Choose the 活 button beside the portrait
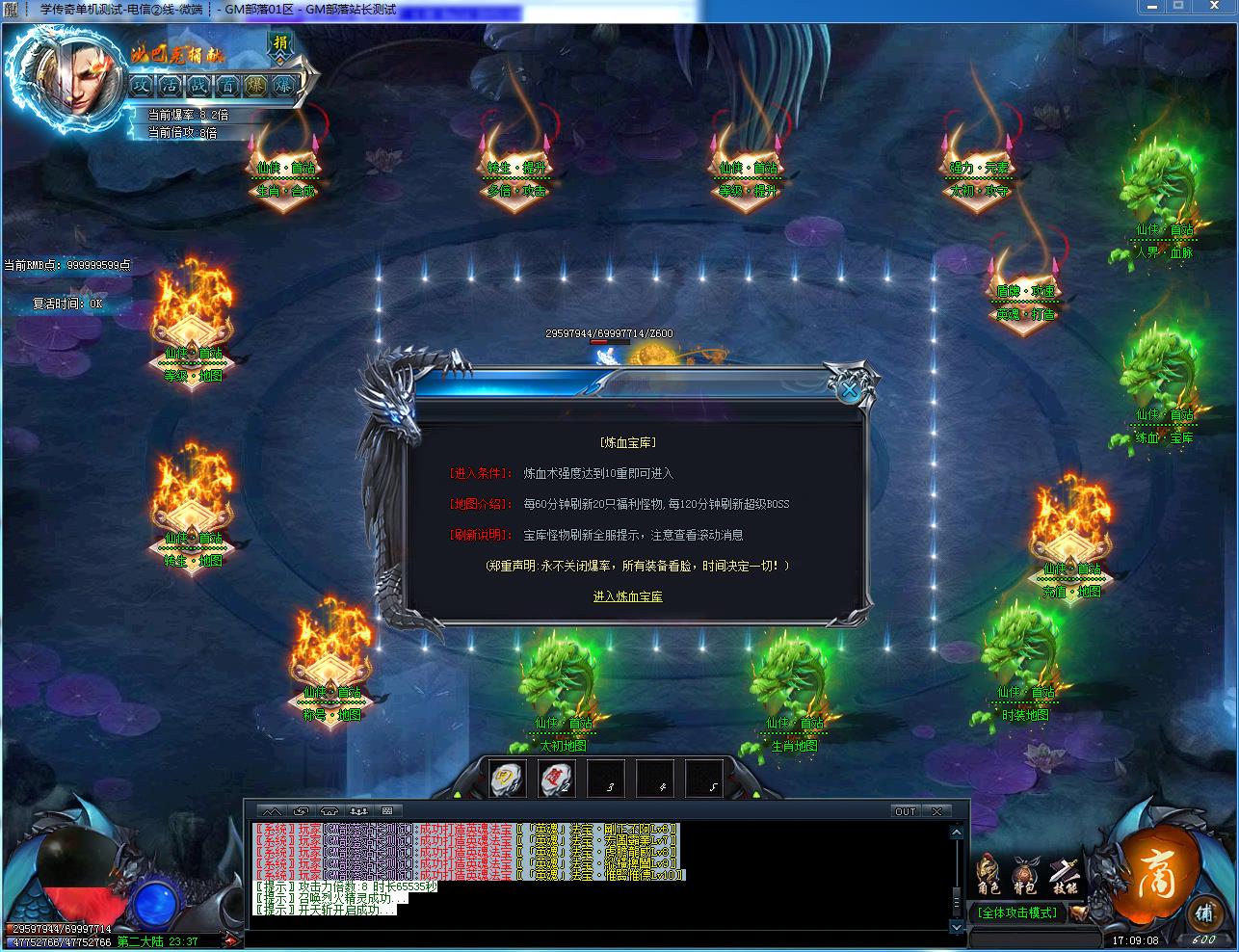The image size is (1239, 952). tap(170, 86)
